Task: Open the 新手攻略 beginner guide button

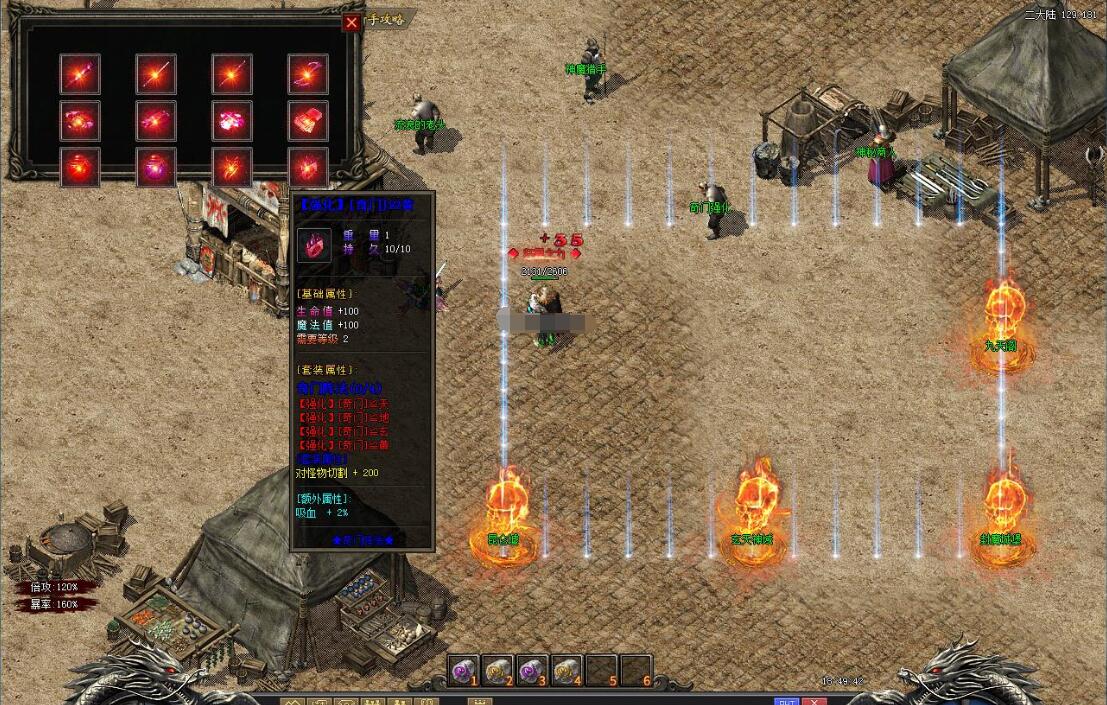Action: [x=387, y=19]
